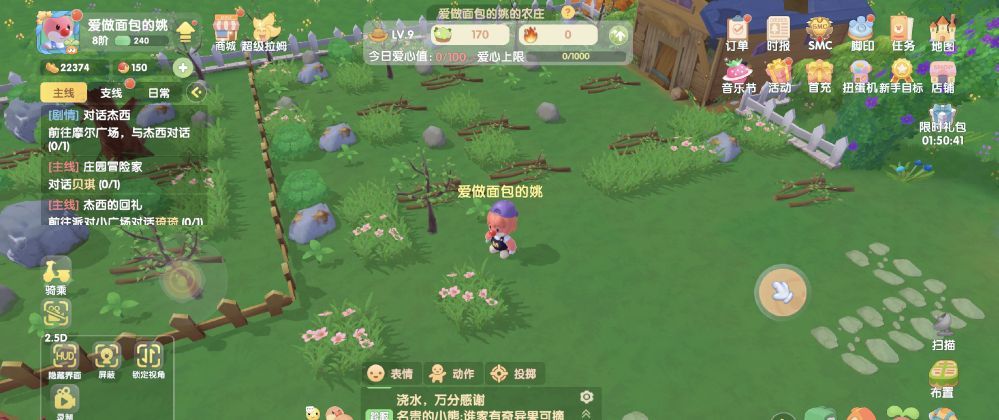The height and width of the screenshot is (420, 999).
Task: Open the 扭蛋机 gacha machine
Action: click(x=861, y=74)
